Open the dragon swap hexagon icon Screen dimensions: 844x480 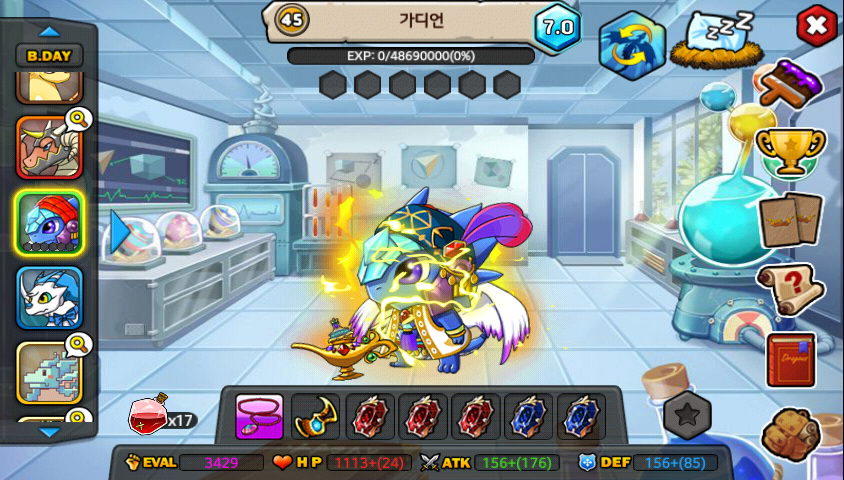point(632,45)
